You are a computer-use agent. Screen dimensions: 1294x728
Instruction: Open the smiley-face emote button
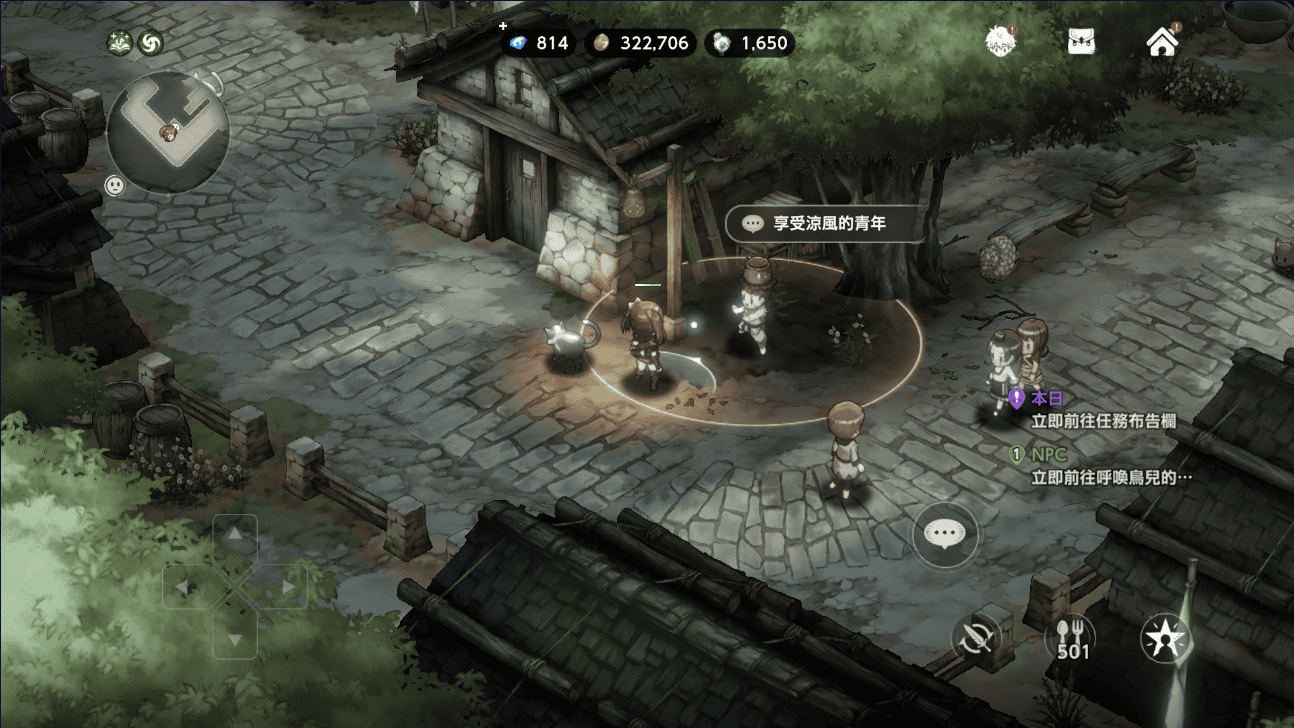click(x=115, y=186)
